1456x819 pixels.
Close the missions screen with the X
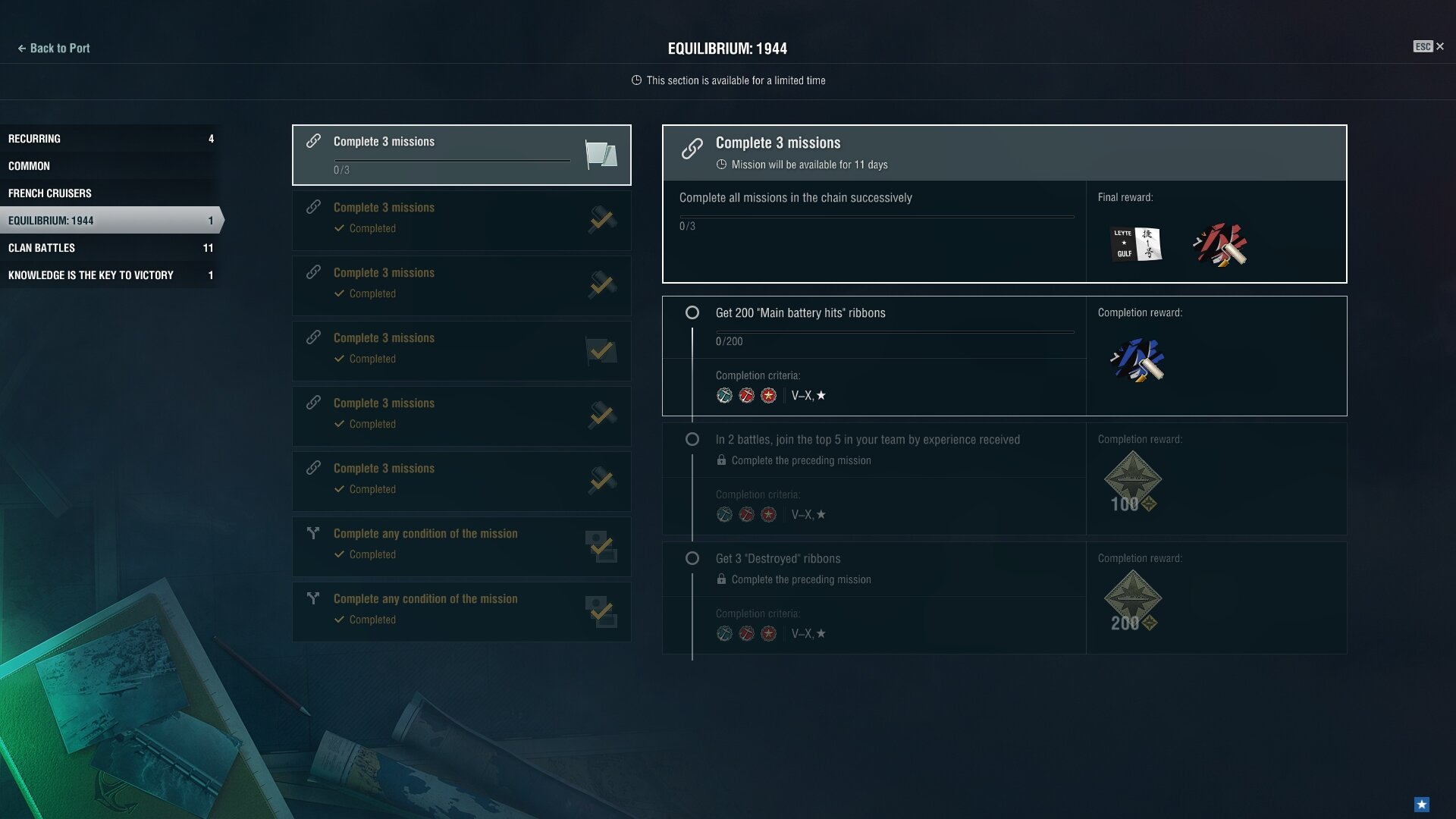(1439, 47)
